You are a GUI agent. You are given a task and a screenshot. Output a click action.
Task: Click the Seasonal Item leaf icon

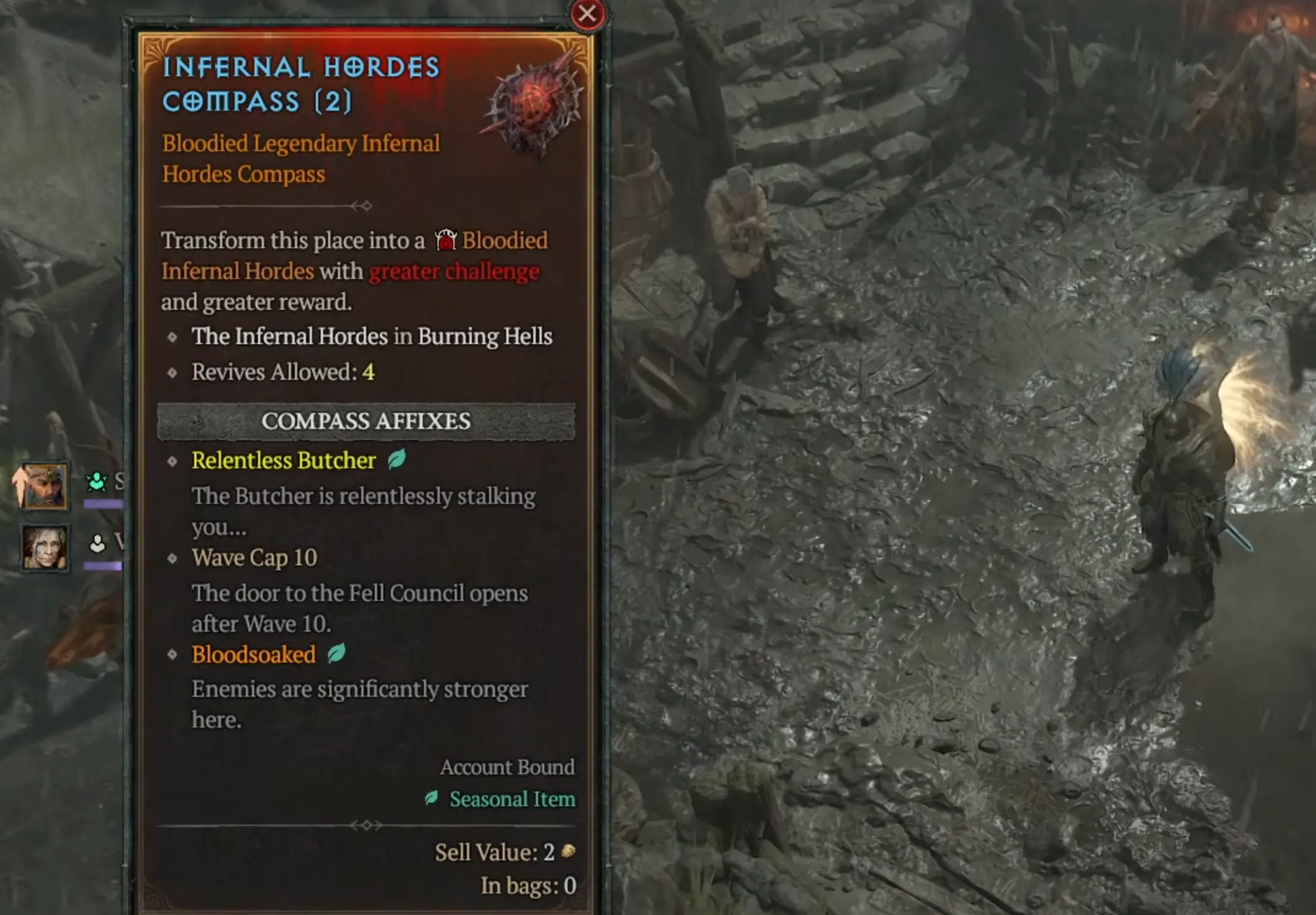(x=432, y=799)
